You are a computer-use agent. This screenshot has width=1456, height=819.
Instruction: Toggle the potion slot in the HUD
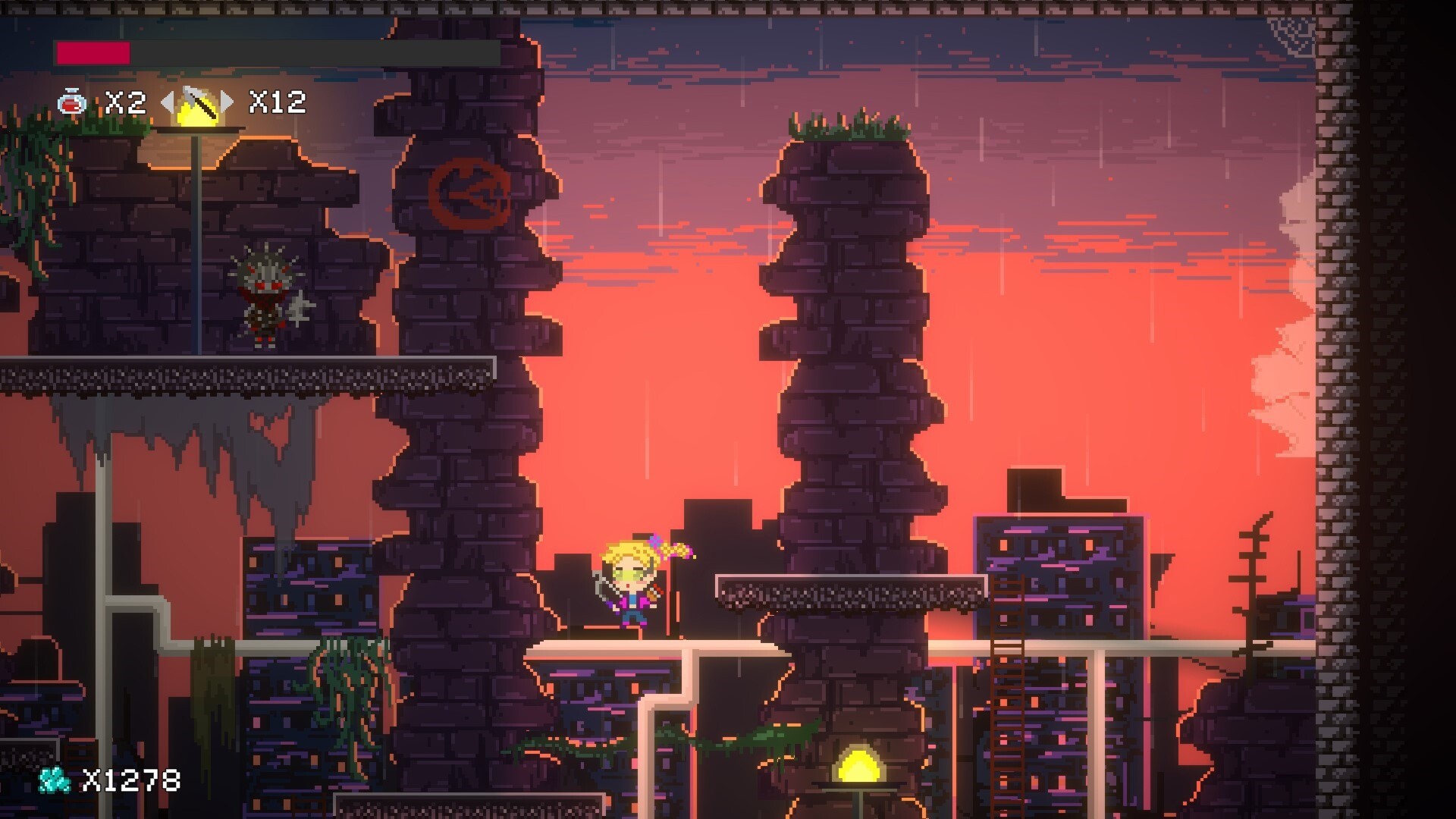point(72,102)
